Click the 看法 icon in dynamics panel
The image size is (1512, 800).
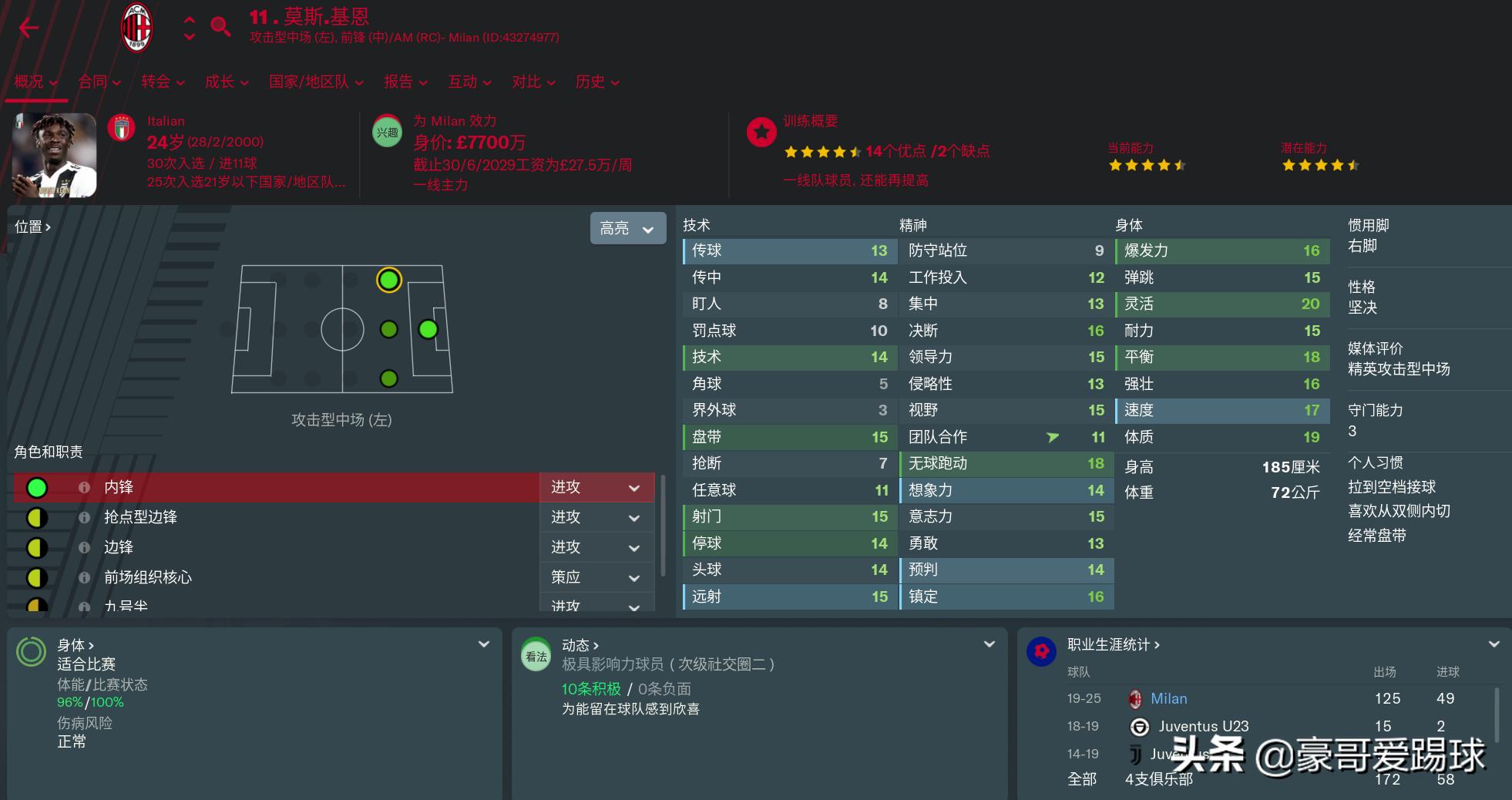point(535,656)
